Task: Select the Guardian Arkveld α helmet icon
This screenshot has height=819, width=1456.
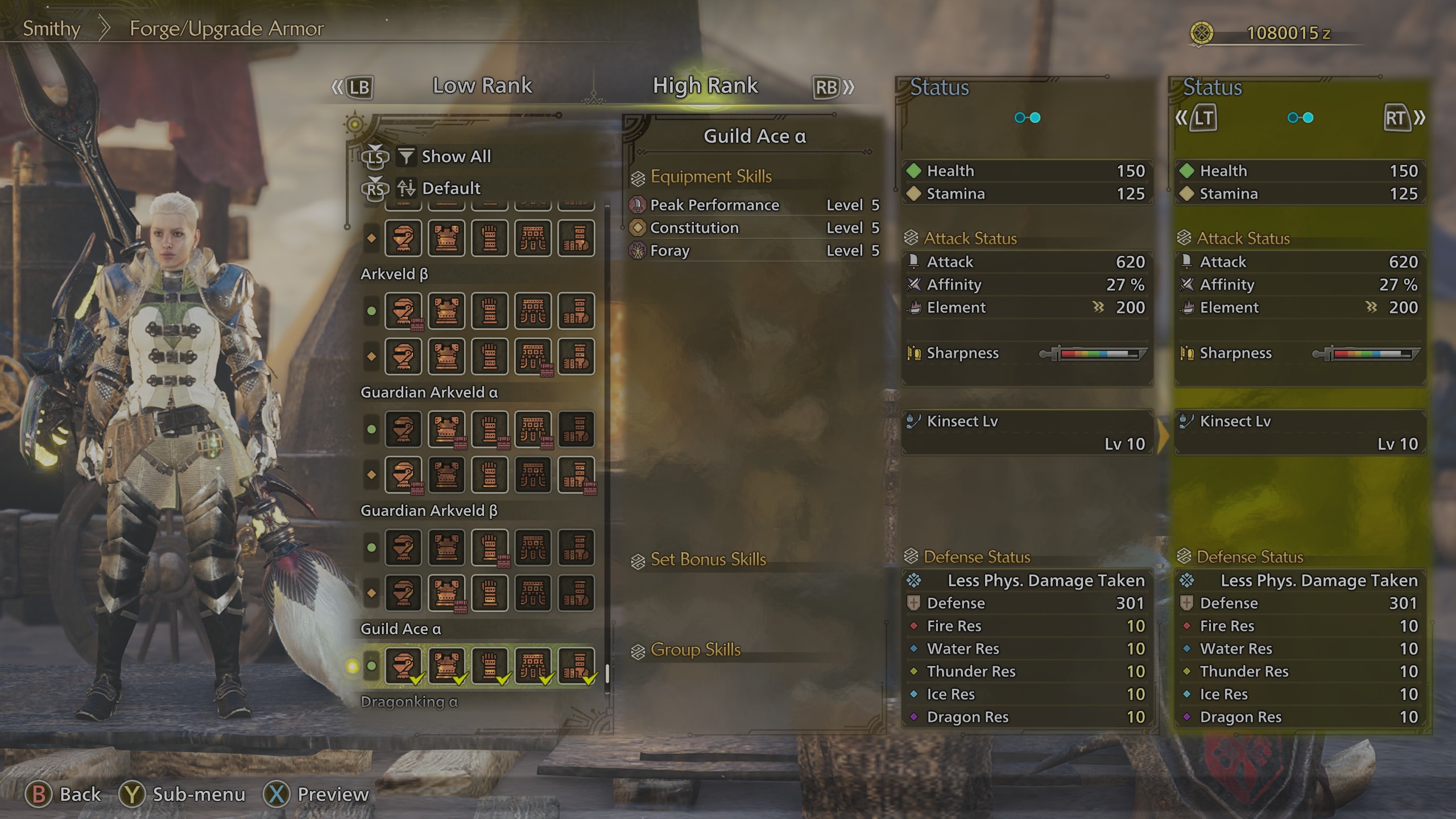Action: coord(404,429)
